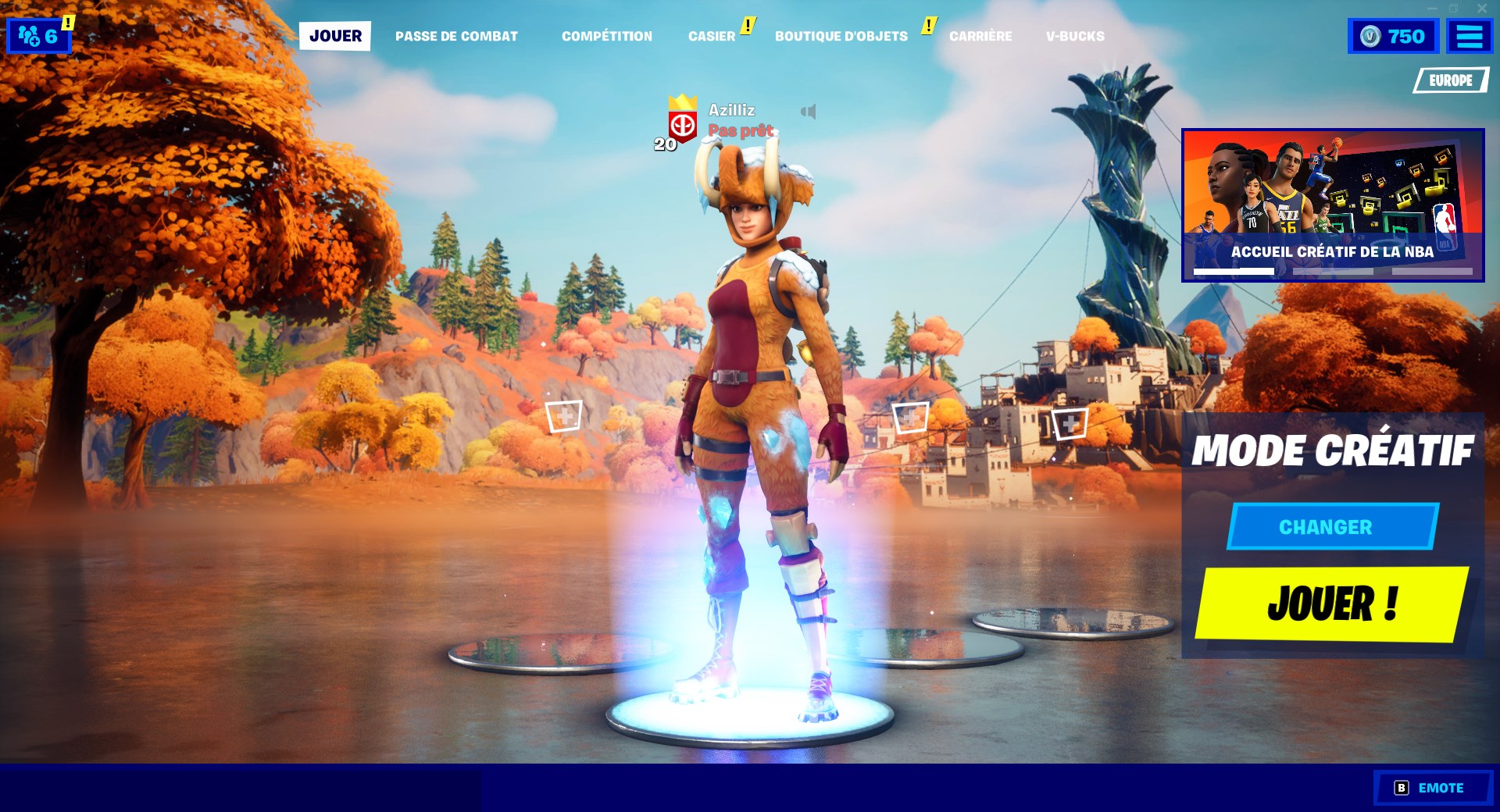Click the crown icon above the player name
1500x812 pixels.
point(681,100)
